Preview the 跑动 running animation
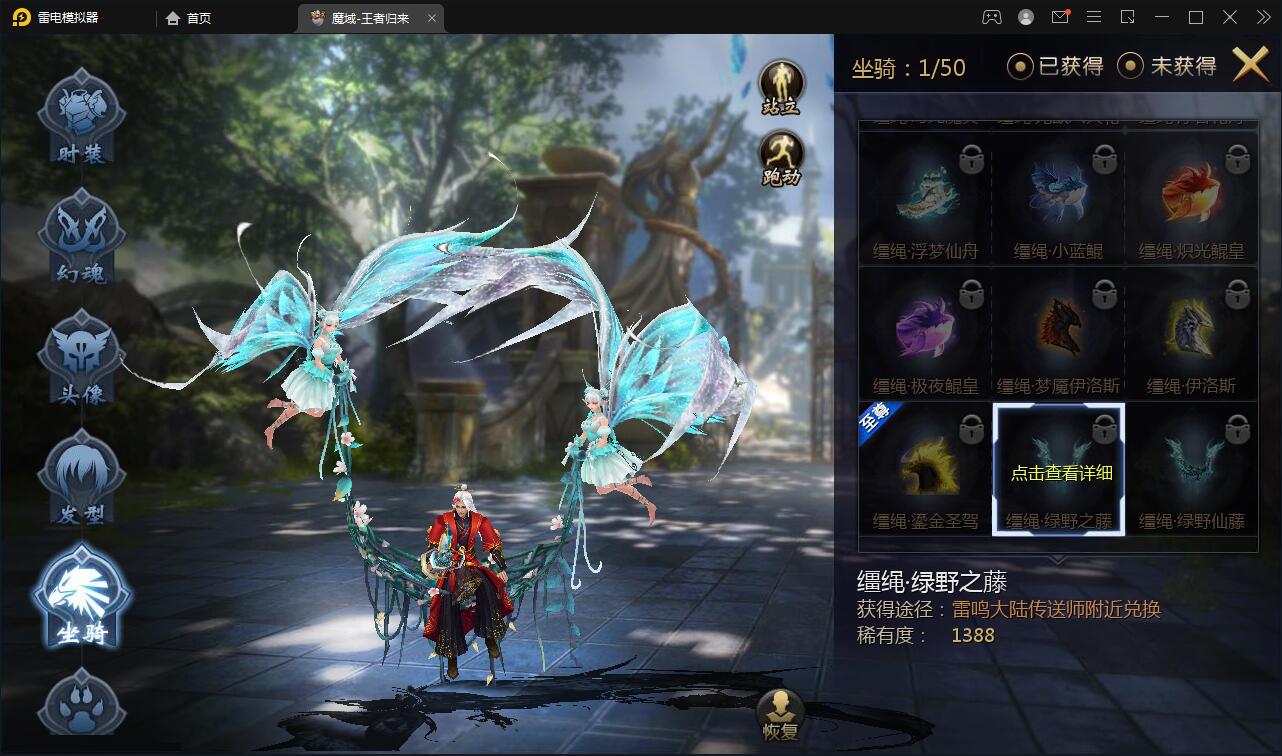This screenshot has height=756, width=1282. point(781,159)
